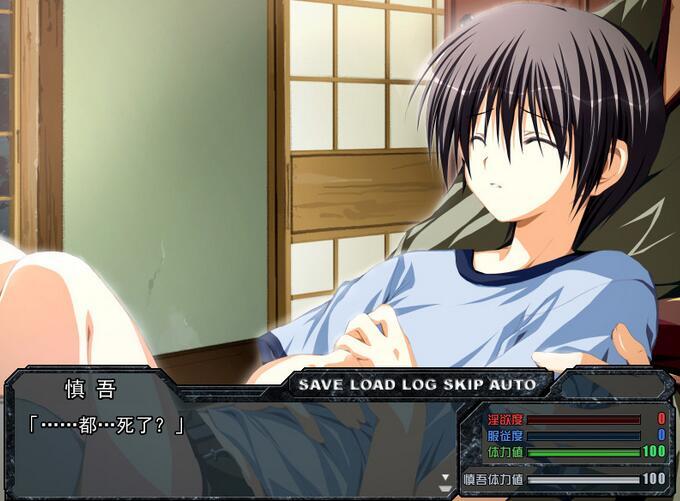
Task: Open the LOAD game menu
Action: click(x=374, y=384)
